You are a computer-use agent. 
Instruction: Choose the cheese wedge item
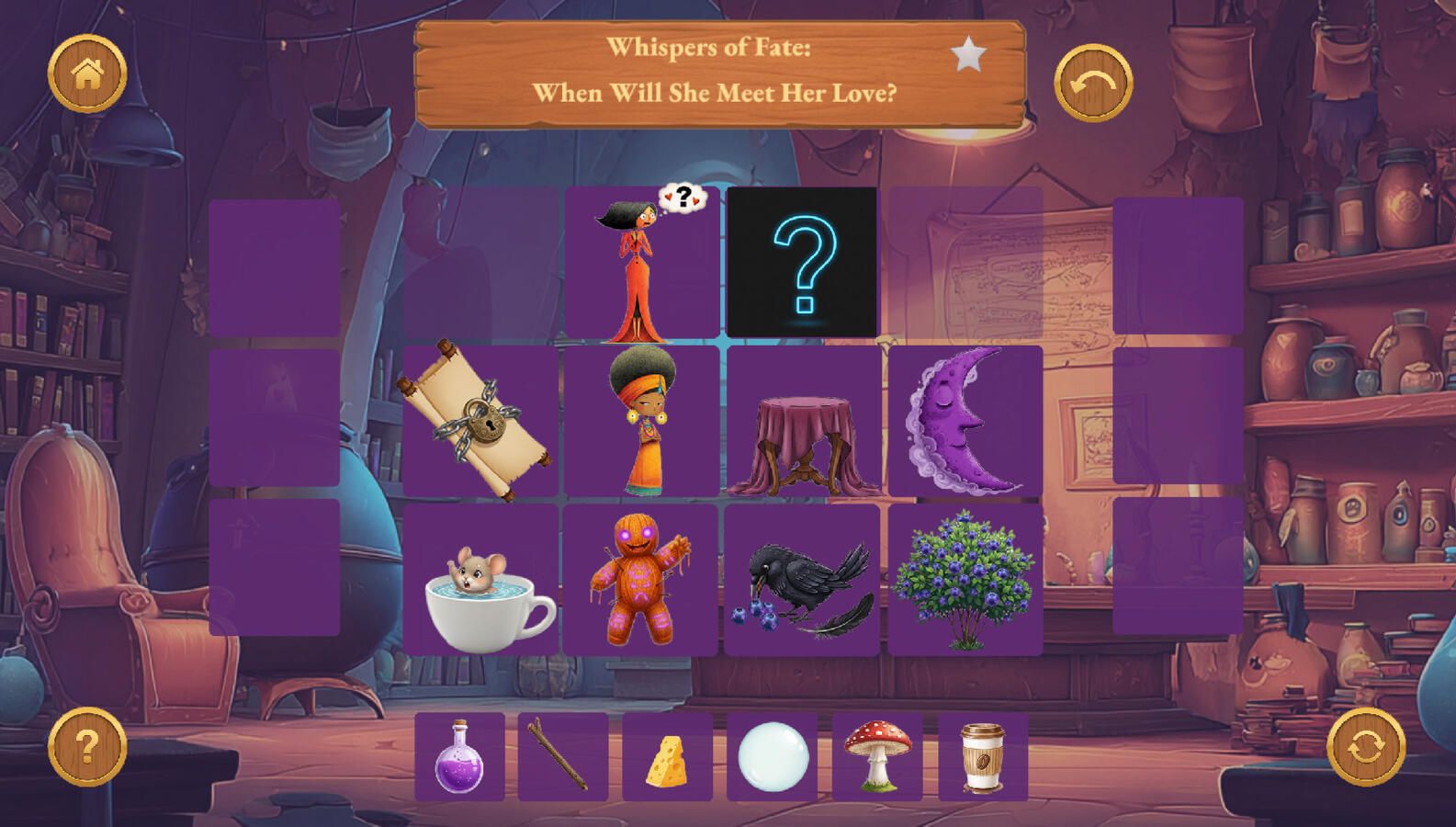pos(668,756)
